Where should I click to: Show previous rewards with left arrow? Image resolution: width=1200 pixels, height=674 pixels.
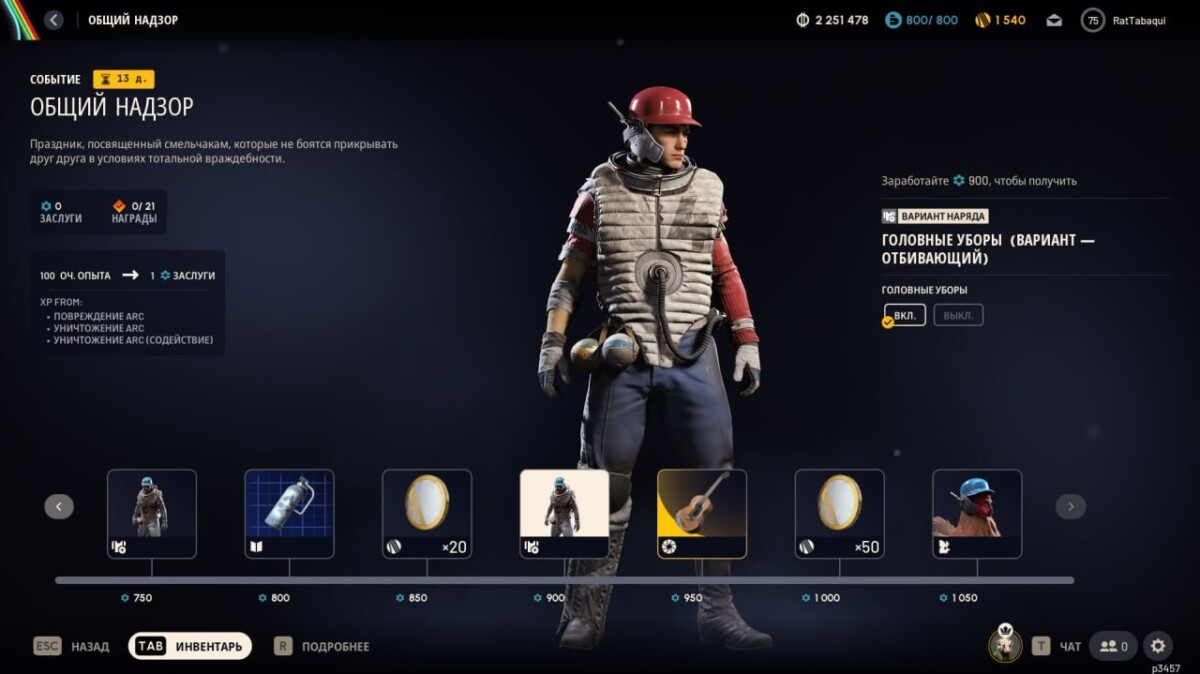pyautogui.click(x=59, y=507)
